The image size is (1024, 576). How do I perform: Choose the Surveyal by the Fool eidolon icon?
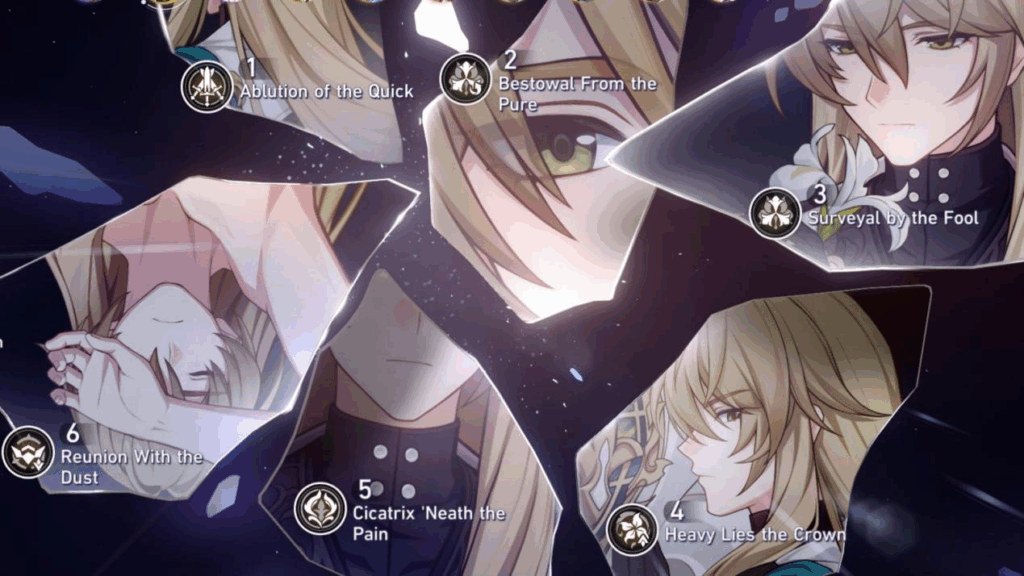tap(776, 213)
